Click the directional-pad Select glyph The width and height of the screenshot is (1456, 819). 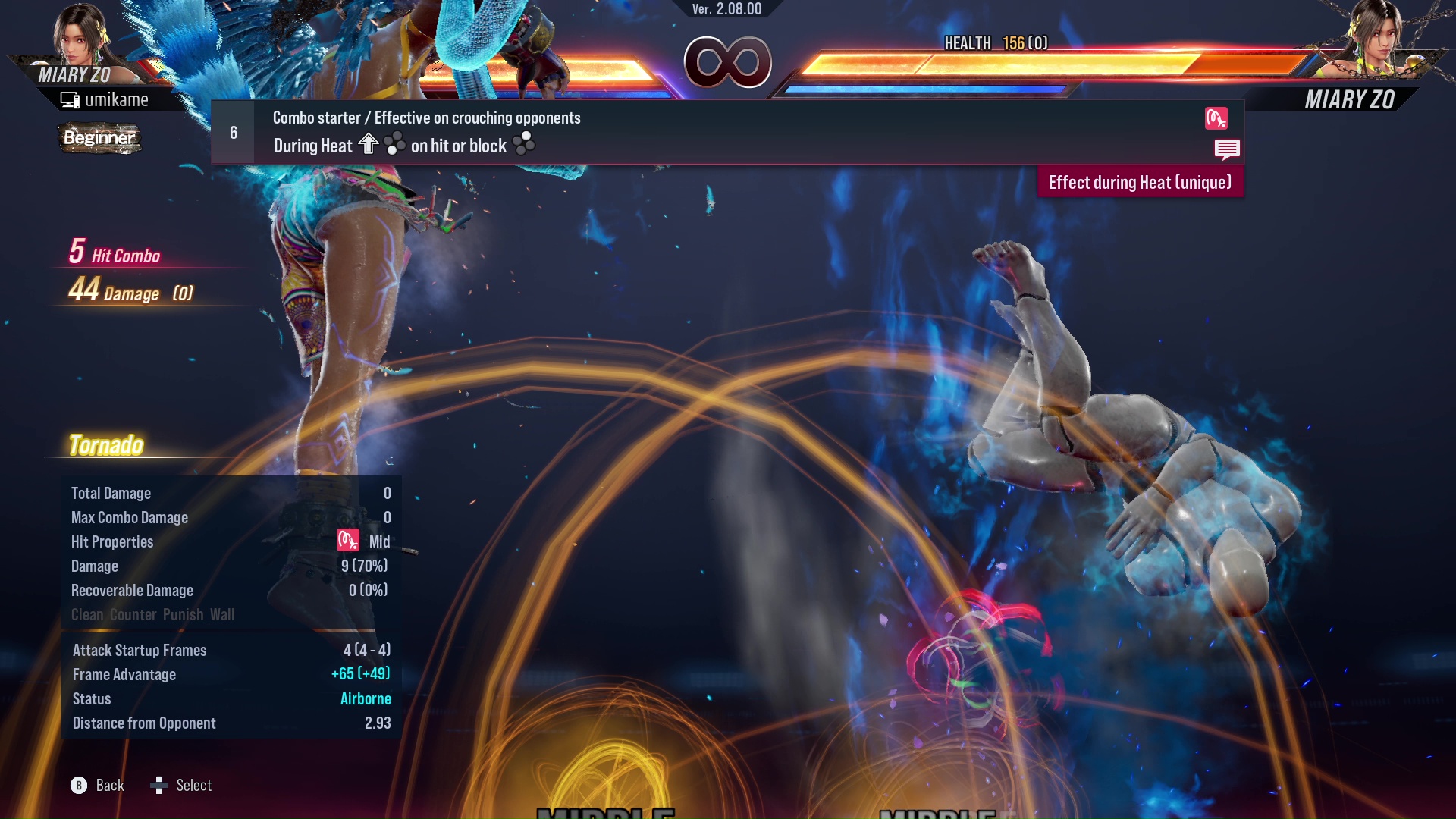coord(159,786)
